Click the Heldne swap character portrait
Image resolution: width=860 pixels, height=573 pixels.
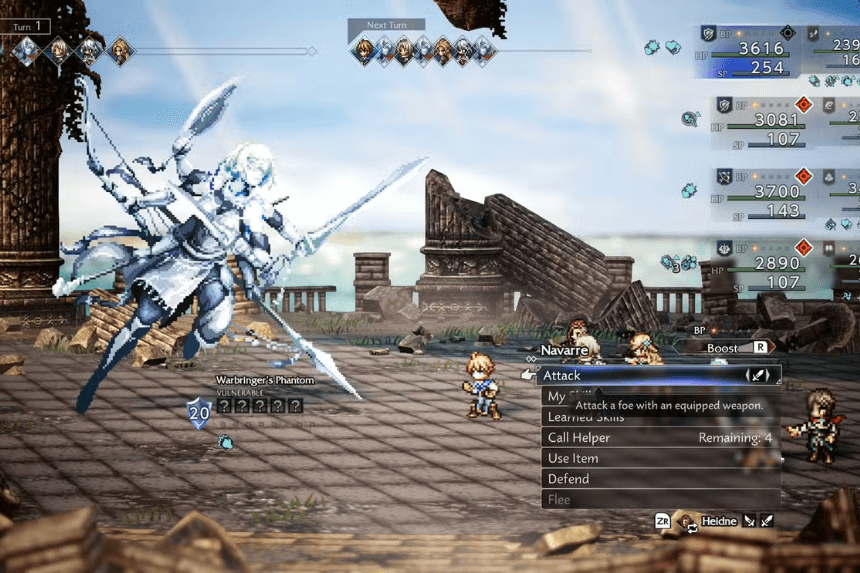pyautogui.click(x=689, y=521)
